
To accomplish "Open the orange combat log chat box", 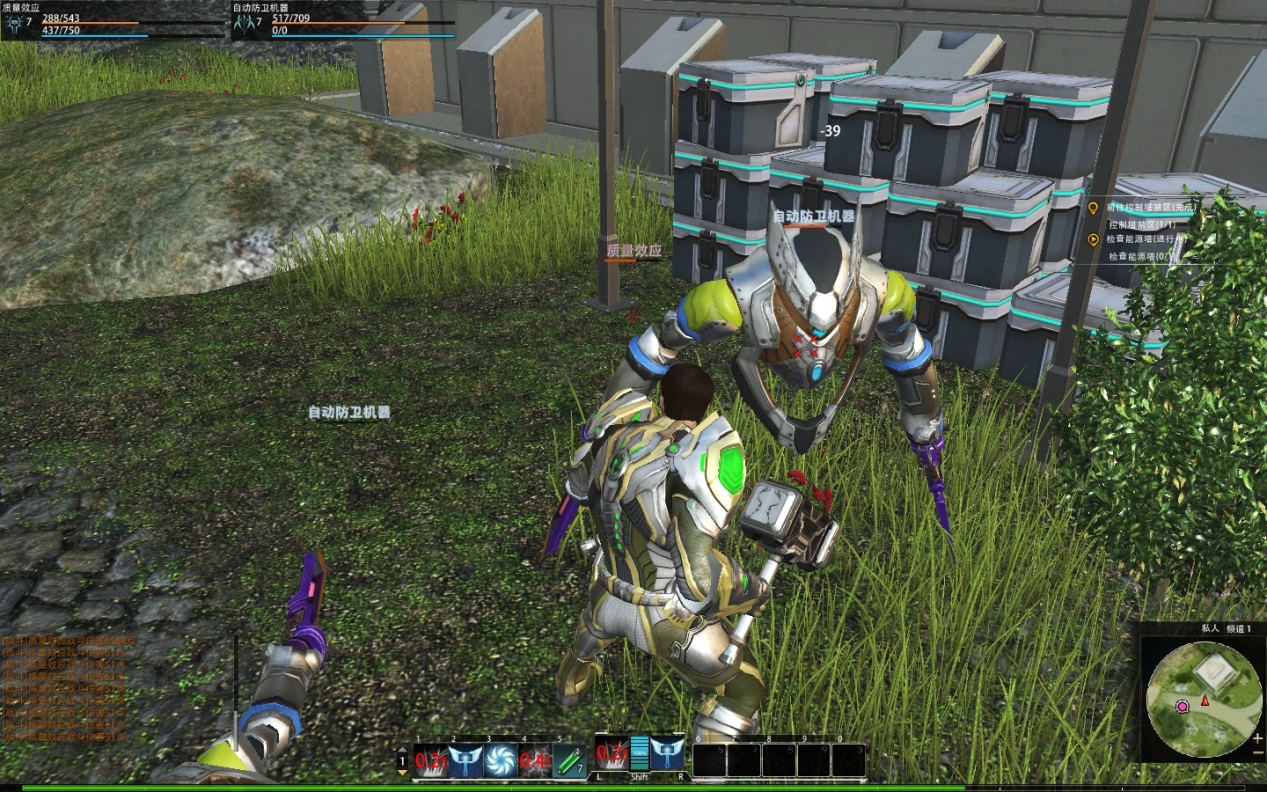I will pos(65,688).
